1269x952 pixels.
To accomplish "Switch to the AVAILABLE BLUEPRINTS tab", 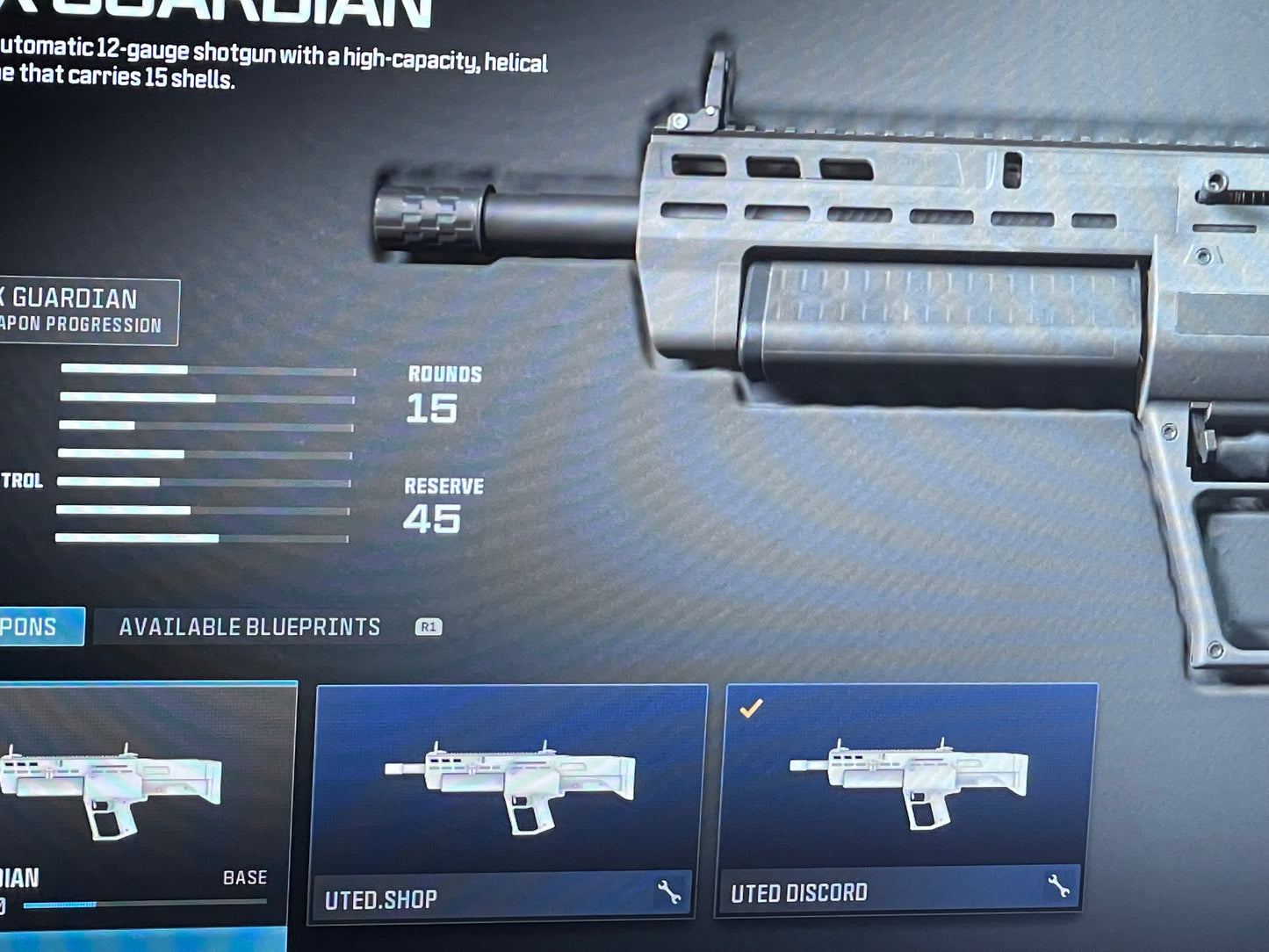I will tap(253, 626).
